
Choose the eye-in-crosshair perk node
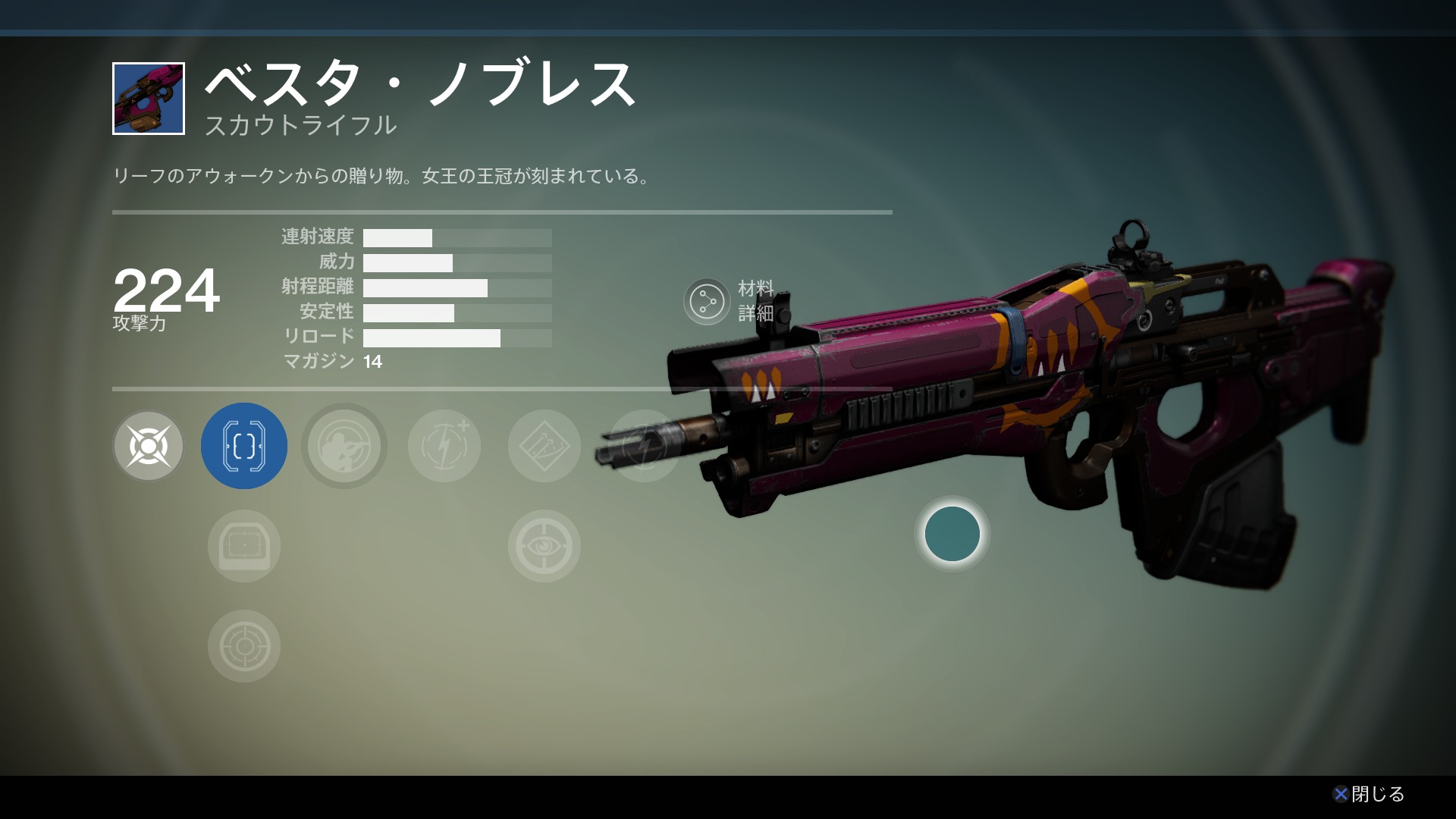(544, 546)
